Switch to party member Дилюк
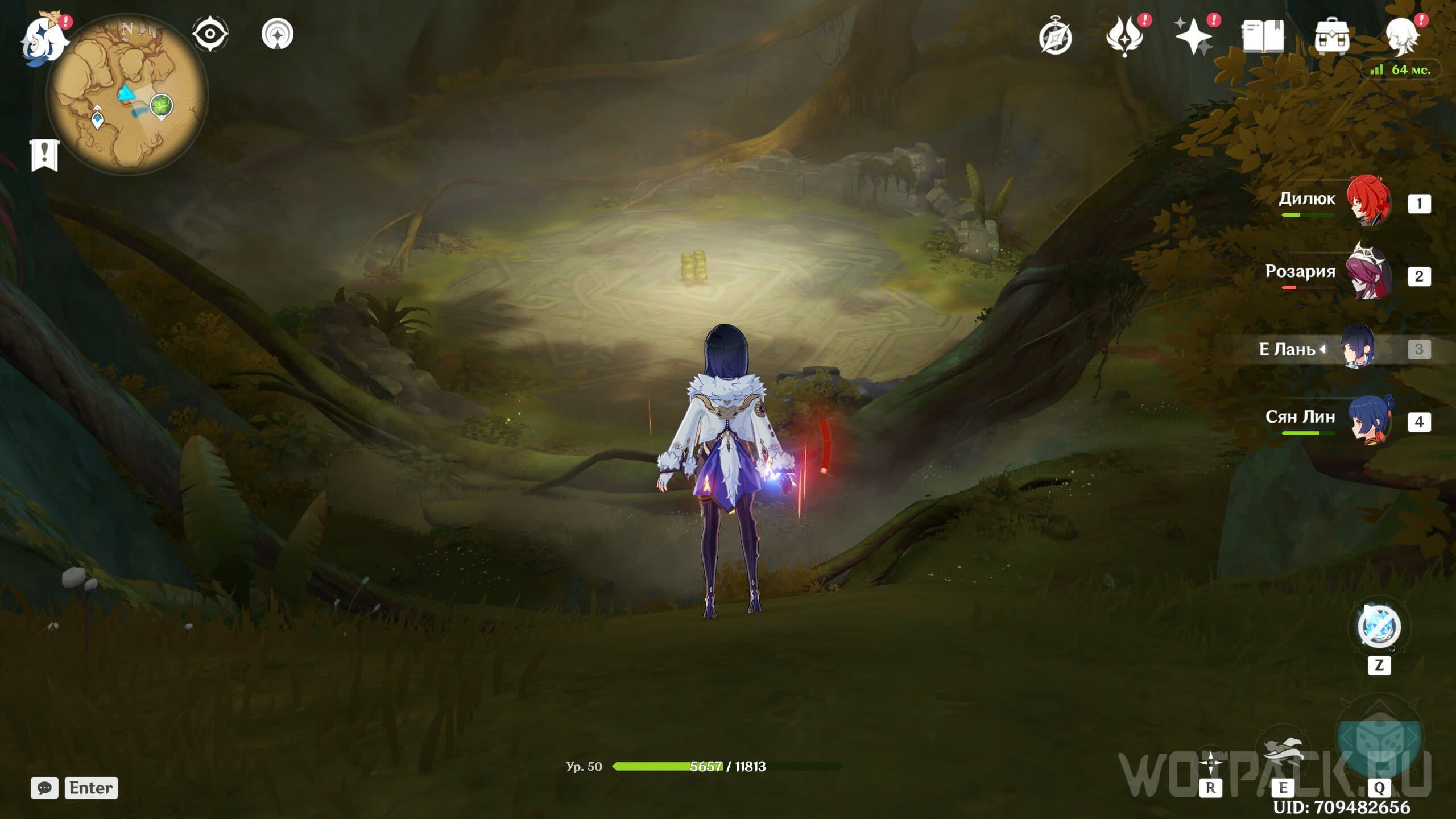The height and width of the screenshot is (819, 1456). point(1368,201)
